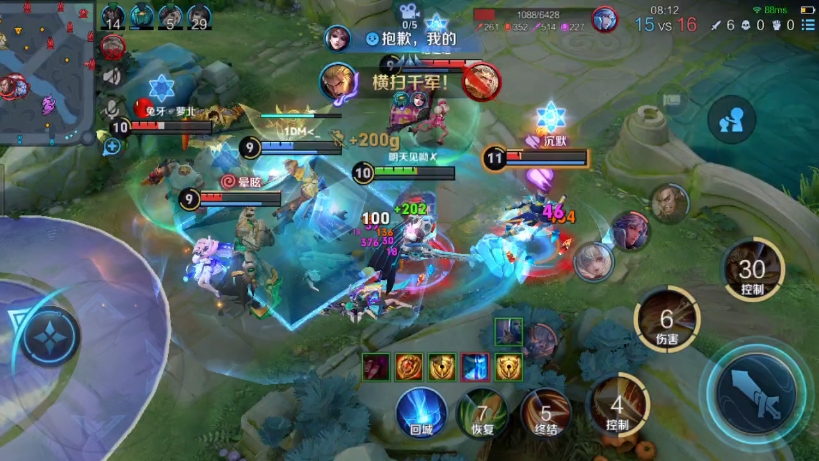Viewport: 819px width, 461px height.
Task: Open the quick chat bubble with plus sign
Action: [x=112, y=146]
